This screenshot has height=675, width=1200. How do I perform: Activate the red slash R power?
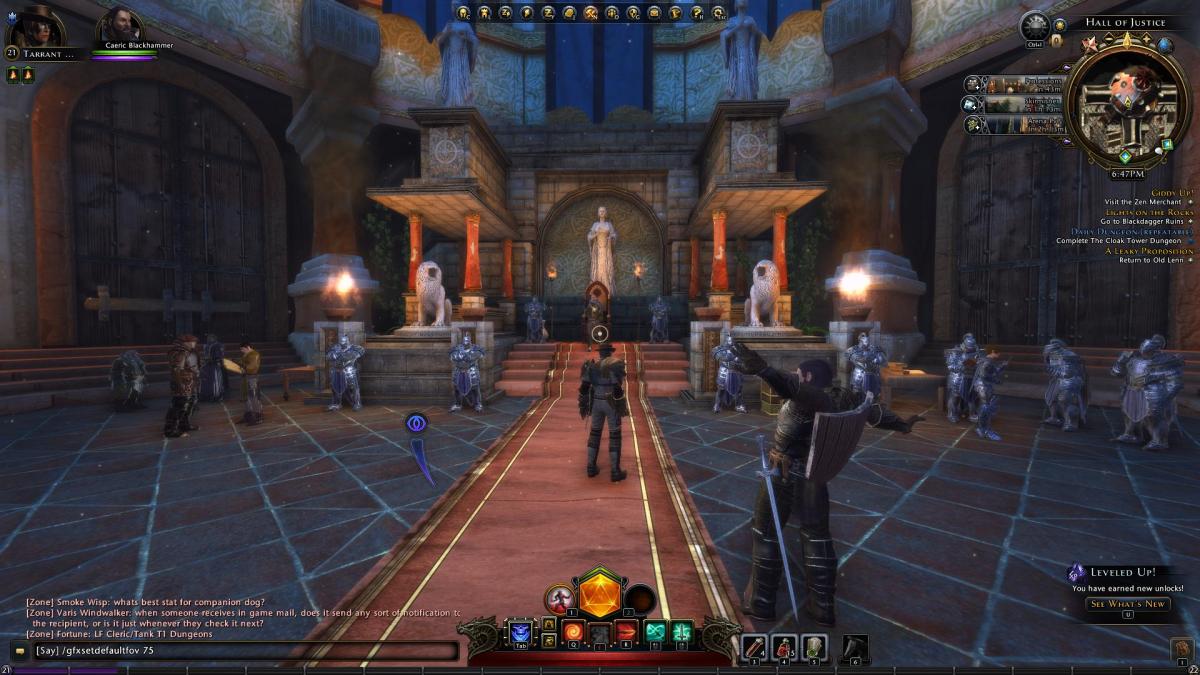coord(627,631)
